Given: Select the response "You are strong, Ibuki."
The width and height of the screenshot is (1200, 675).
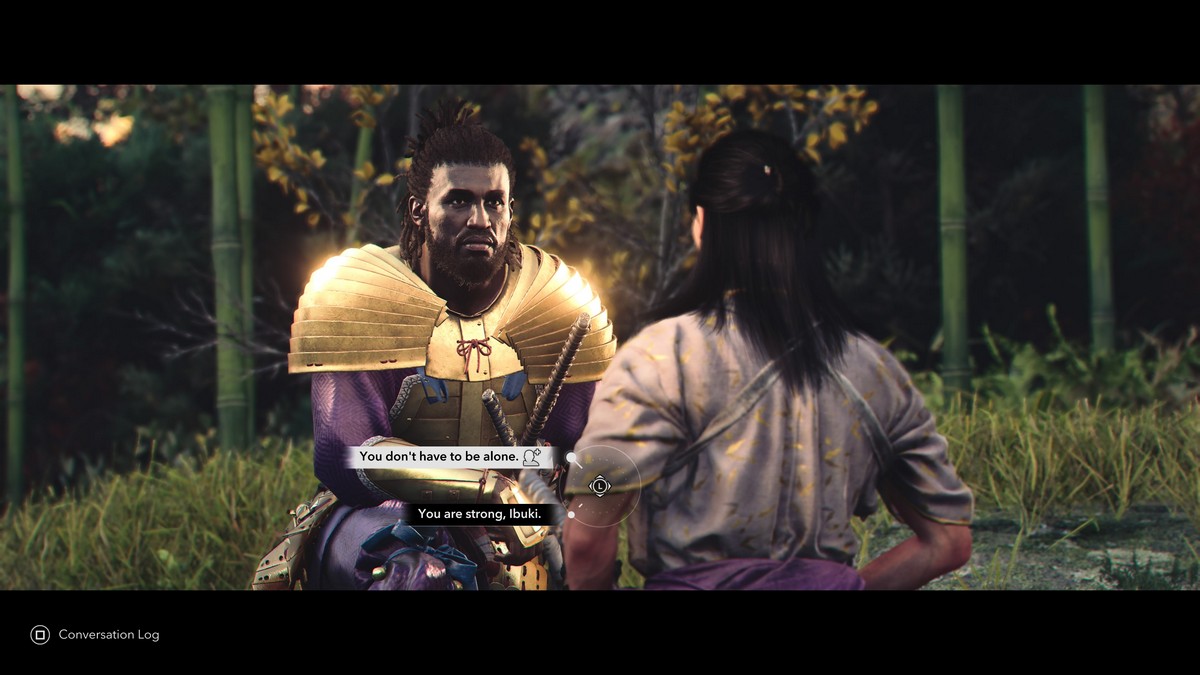Looking at the screenshot, I should pyautogui.click(x=479, y=514).
